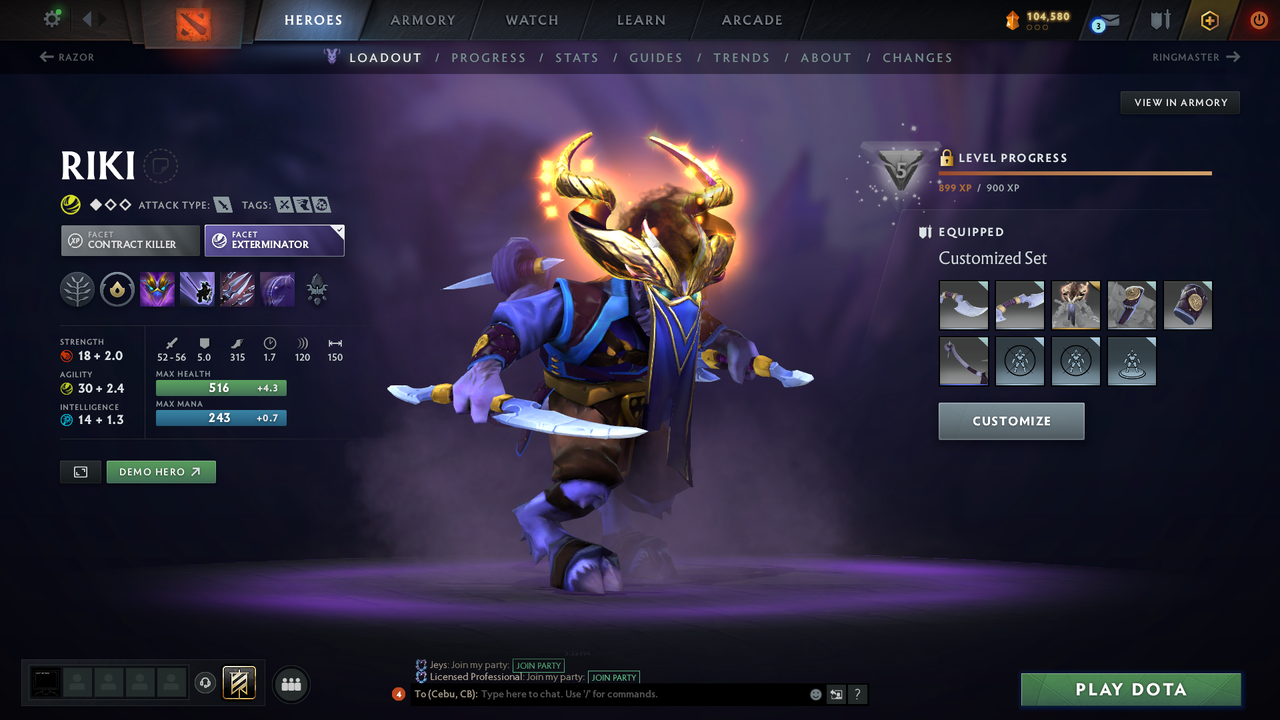
Task: Click the CUSTOMIZE button
Action: [1011, 421]
